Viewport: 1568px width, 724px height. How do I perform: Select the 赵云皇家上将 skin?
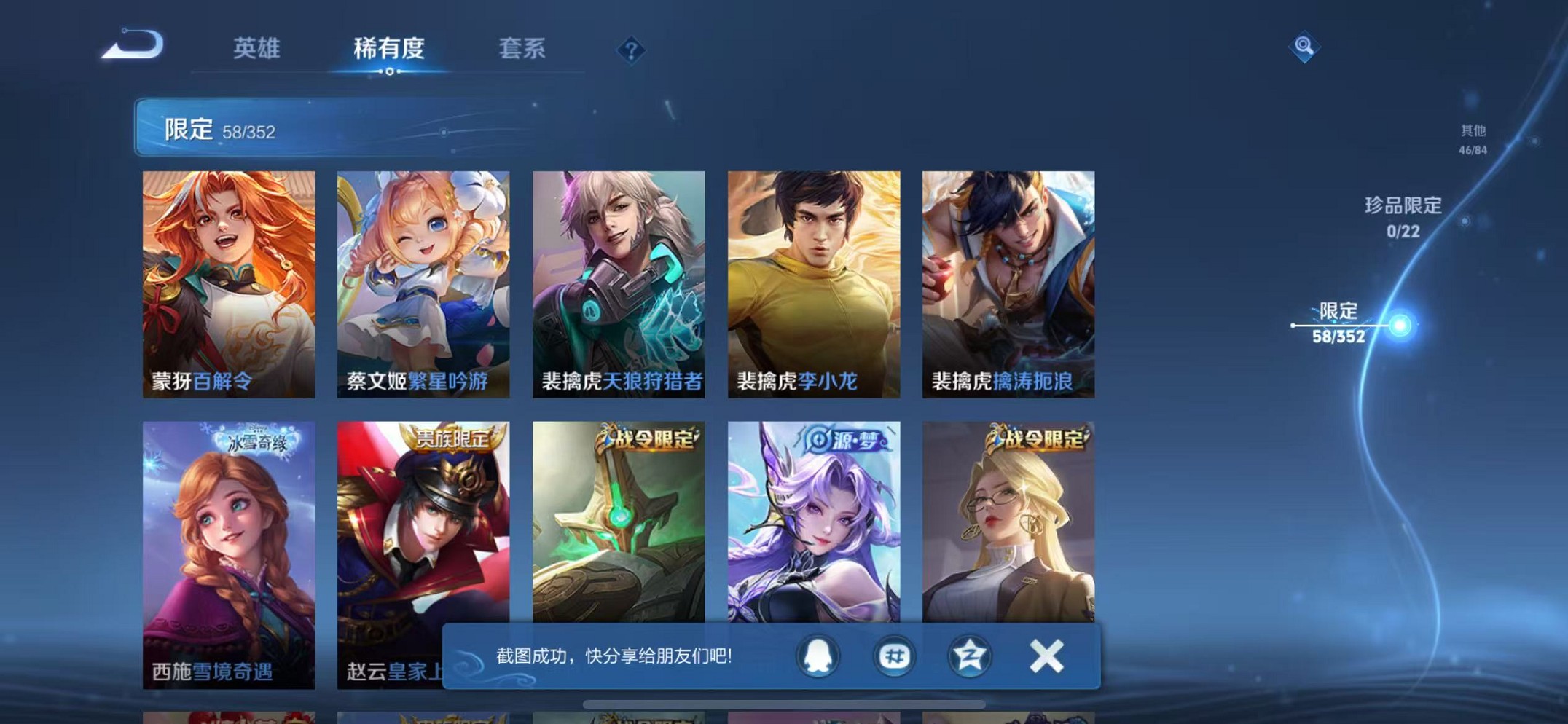click(x=423, y=532)
